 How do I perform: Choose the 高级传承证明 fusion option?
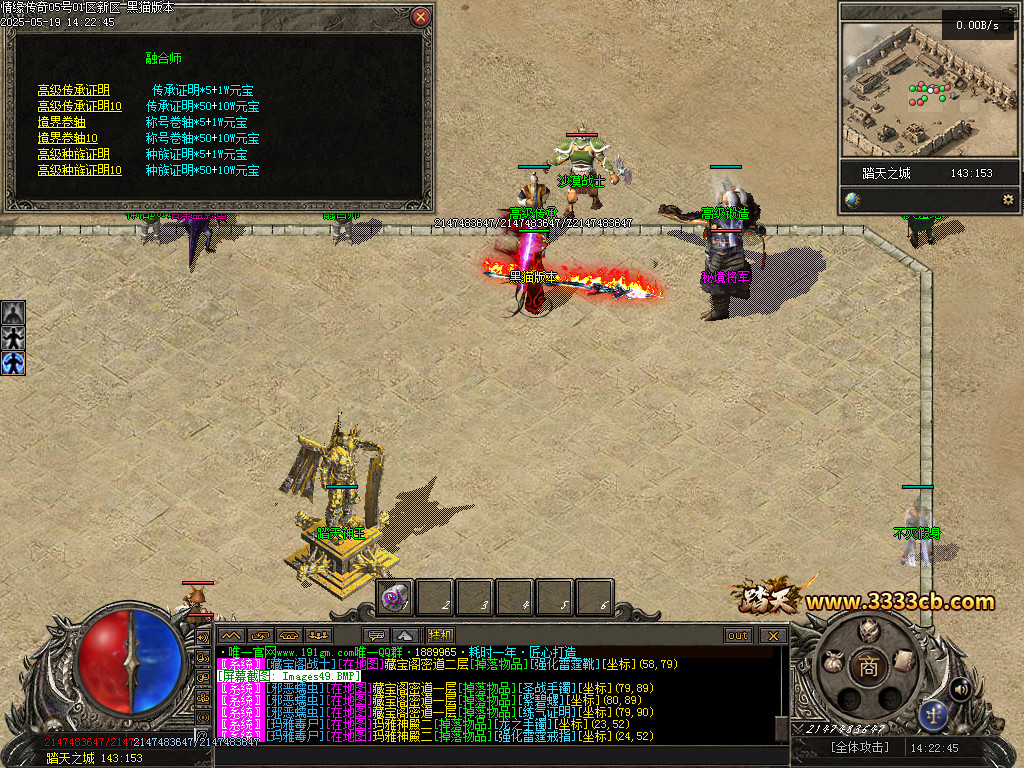73,90
